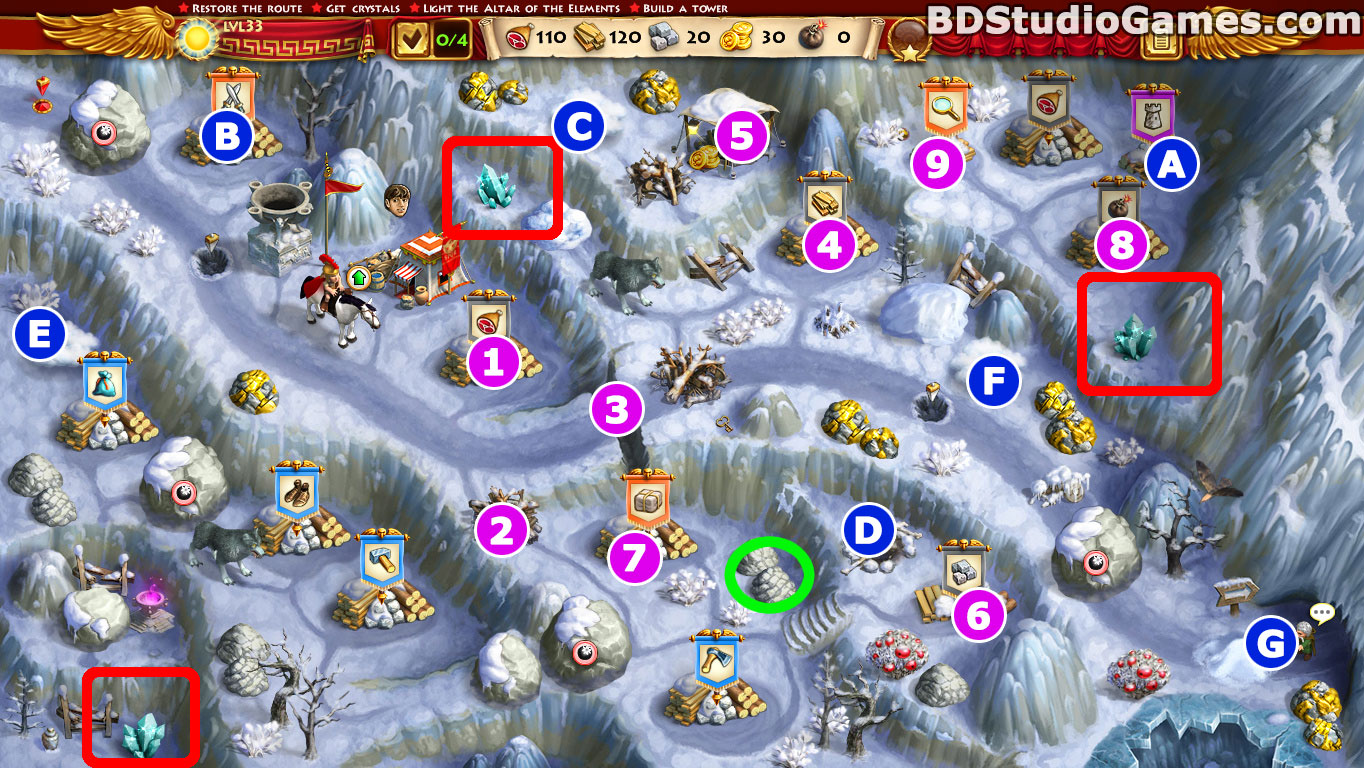Image resolution: width=1364 pixels, height=768 pixels.
Task: Open the golden menu button
Action: coord(1160,42)
